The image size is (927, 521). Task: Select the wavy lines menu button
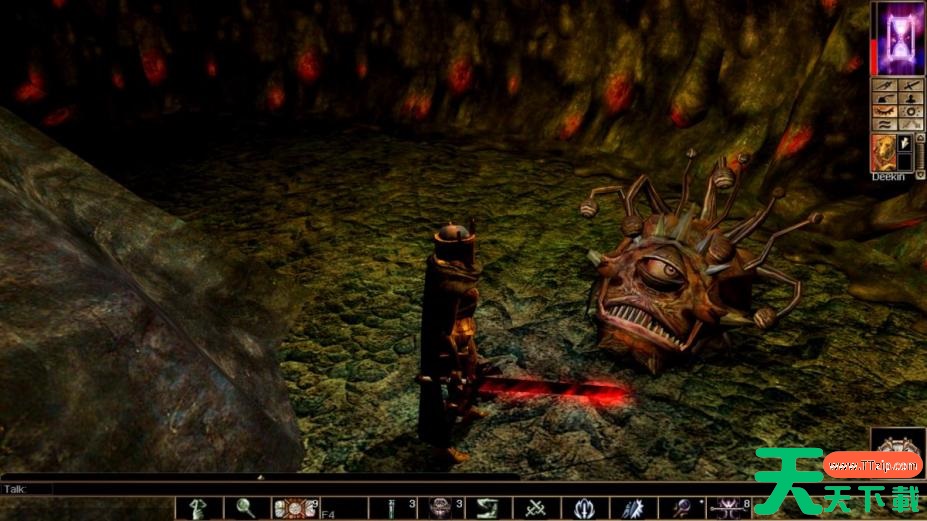(x=883, y=125)
